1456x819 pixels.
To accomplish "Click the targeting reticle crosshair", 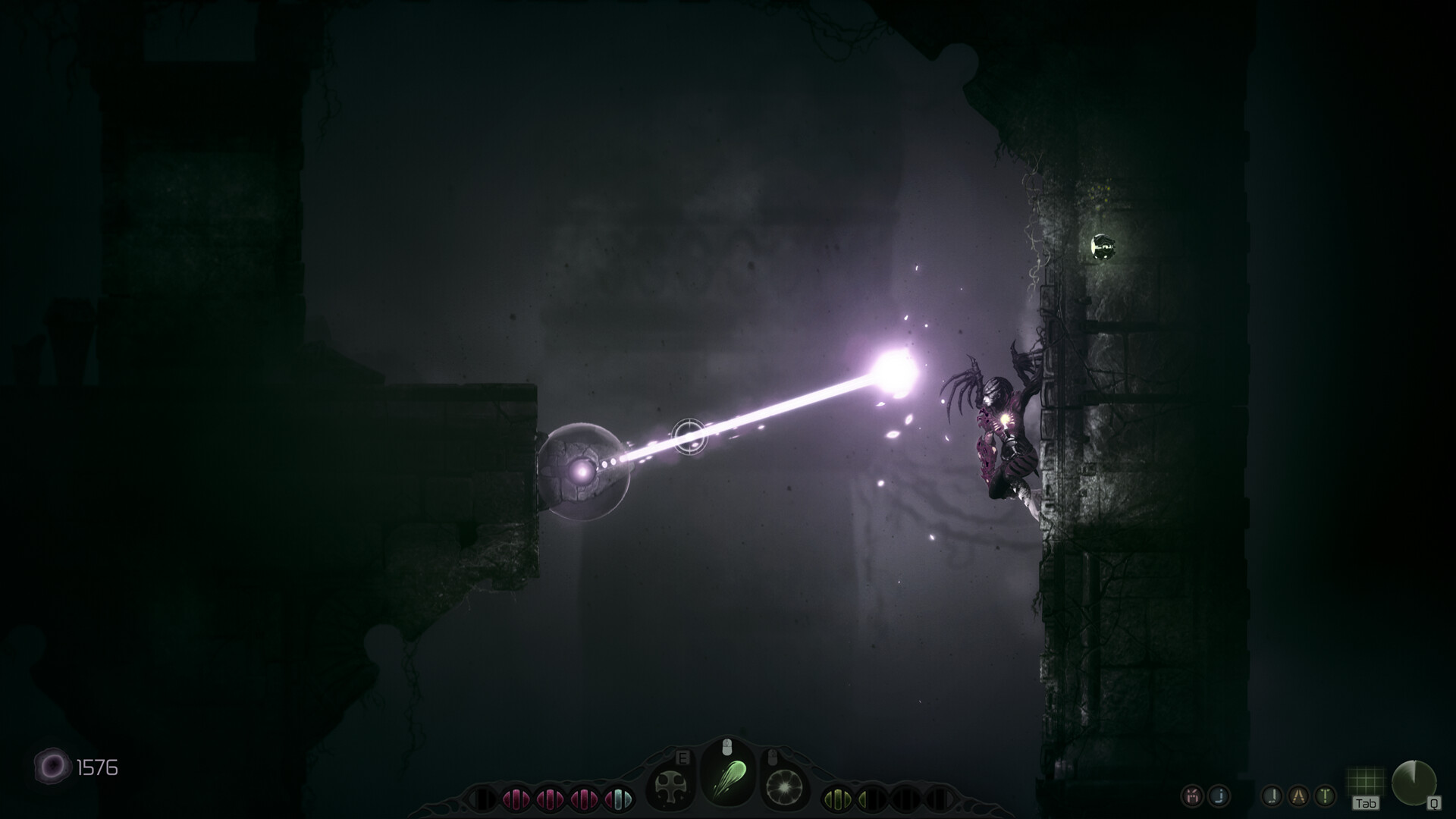I will click(x=689, y=438).
